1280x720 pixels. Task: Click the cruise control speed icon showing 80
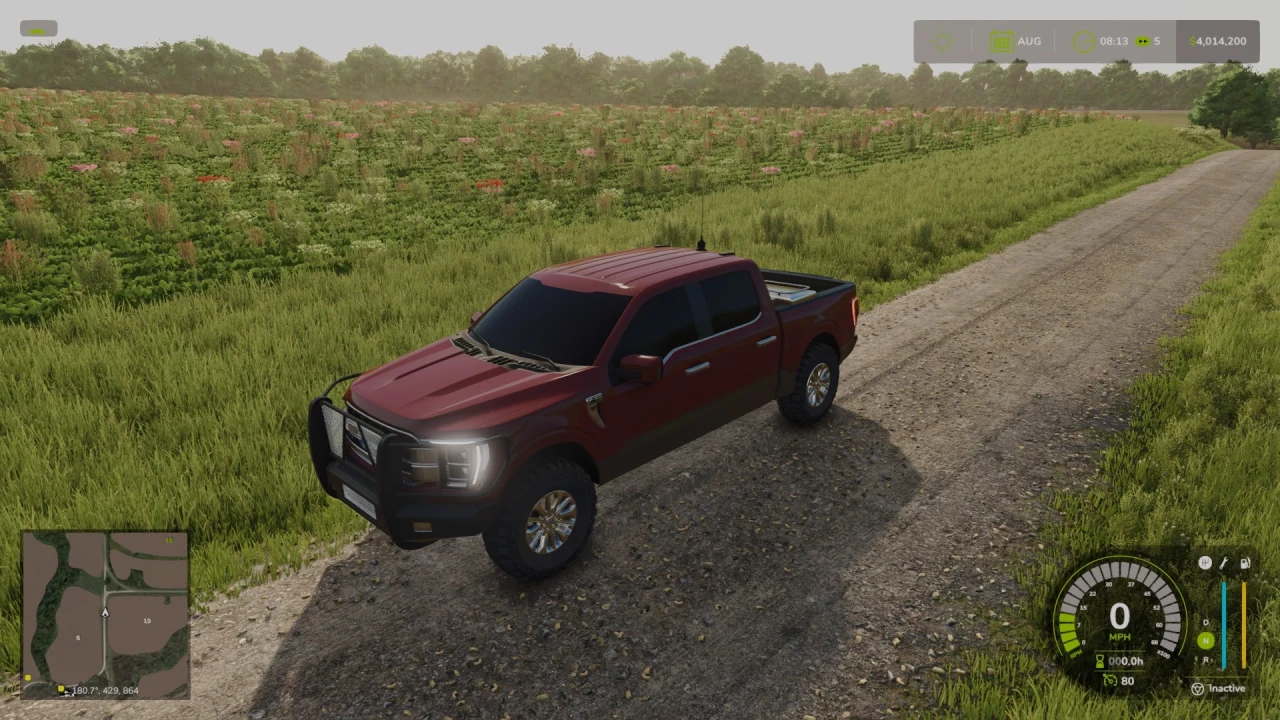pyautogui.click(x=1113, y=681)
